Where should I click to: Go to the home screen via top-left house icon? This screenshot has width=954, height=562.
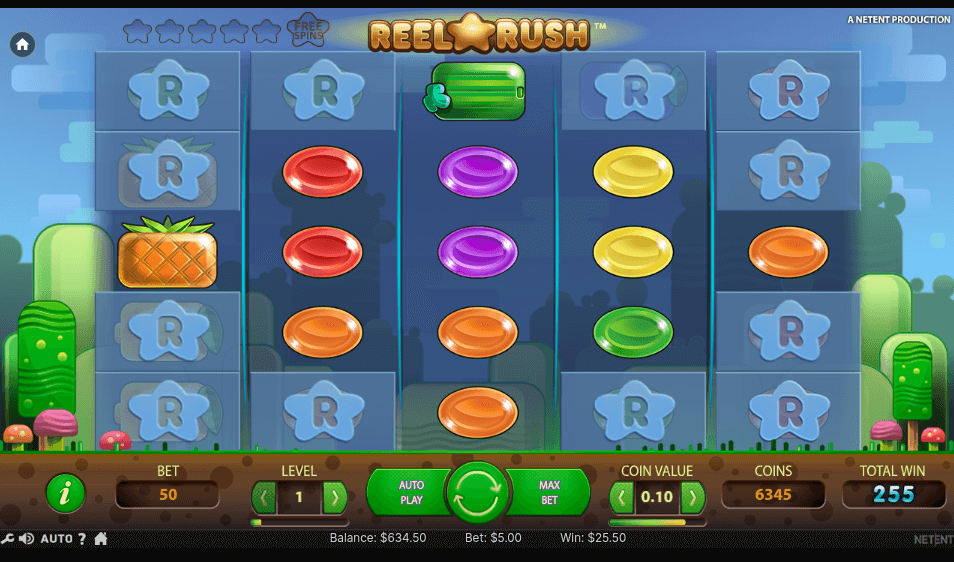point(22,45)
